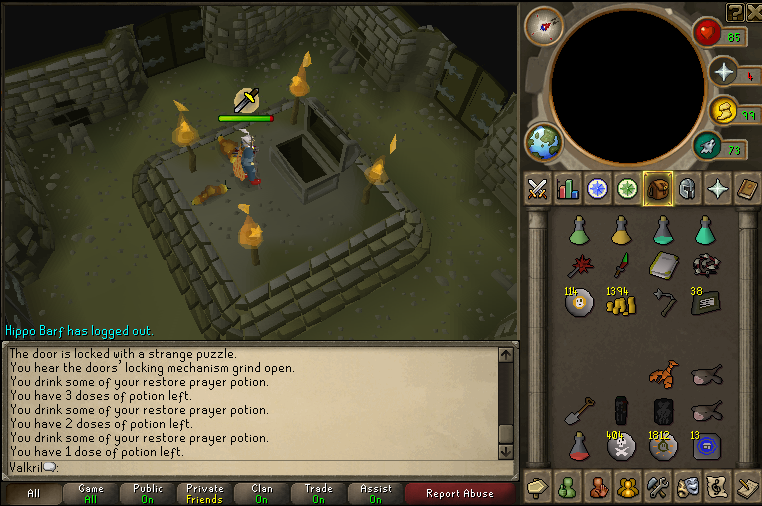The height and width of the screenshot is (506, 762).
Task: Click the Report Abuse button
Action: point(458,493)
